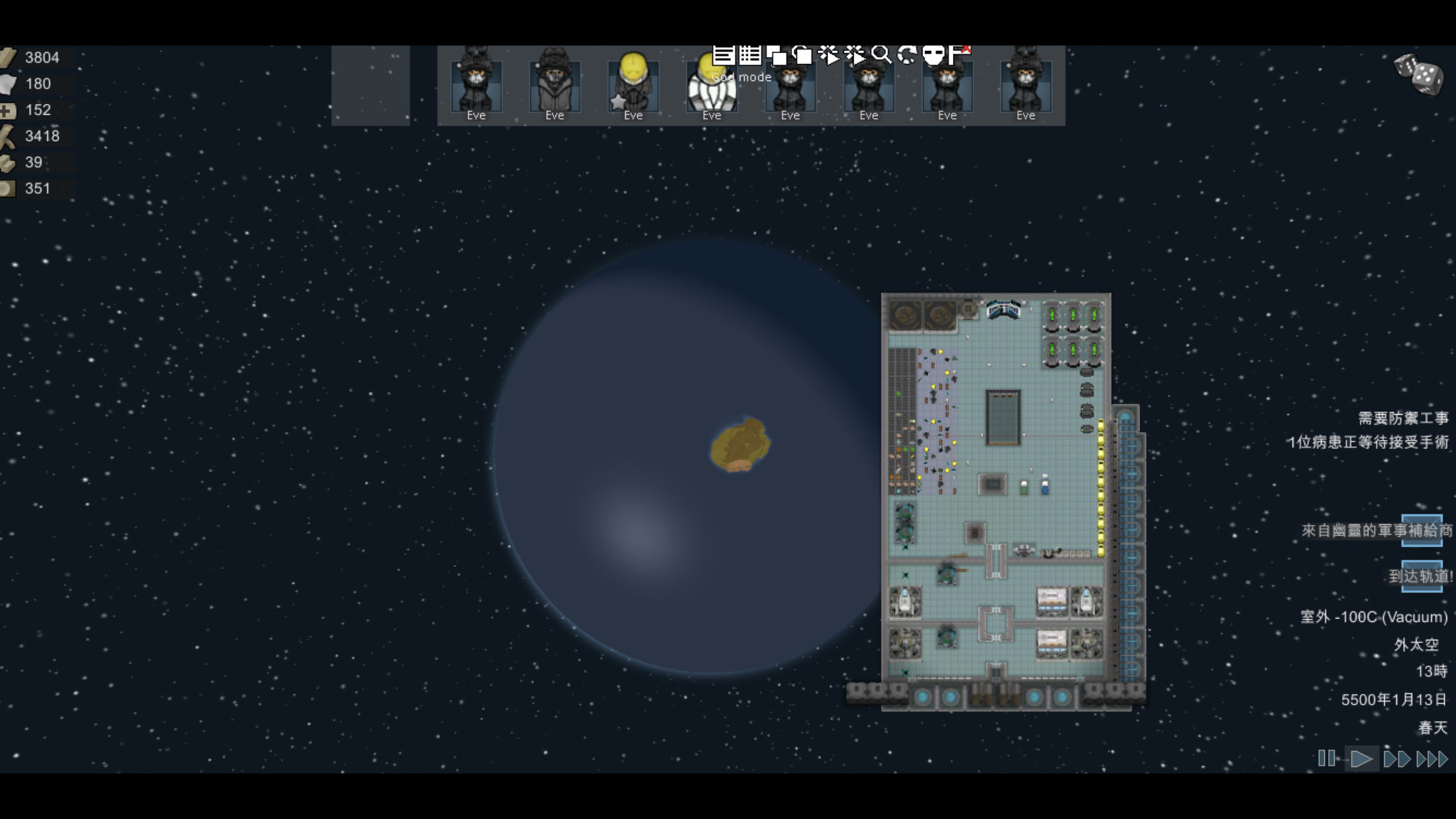Click the two overlapping squares icon
The image size is (1456, 819).
[776, 55]
